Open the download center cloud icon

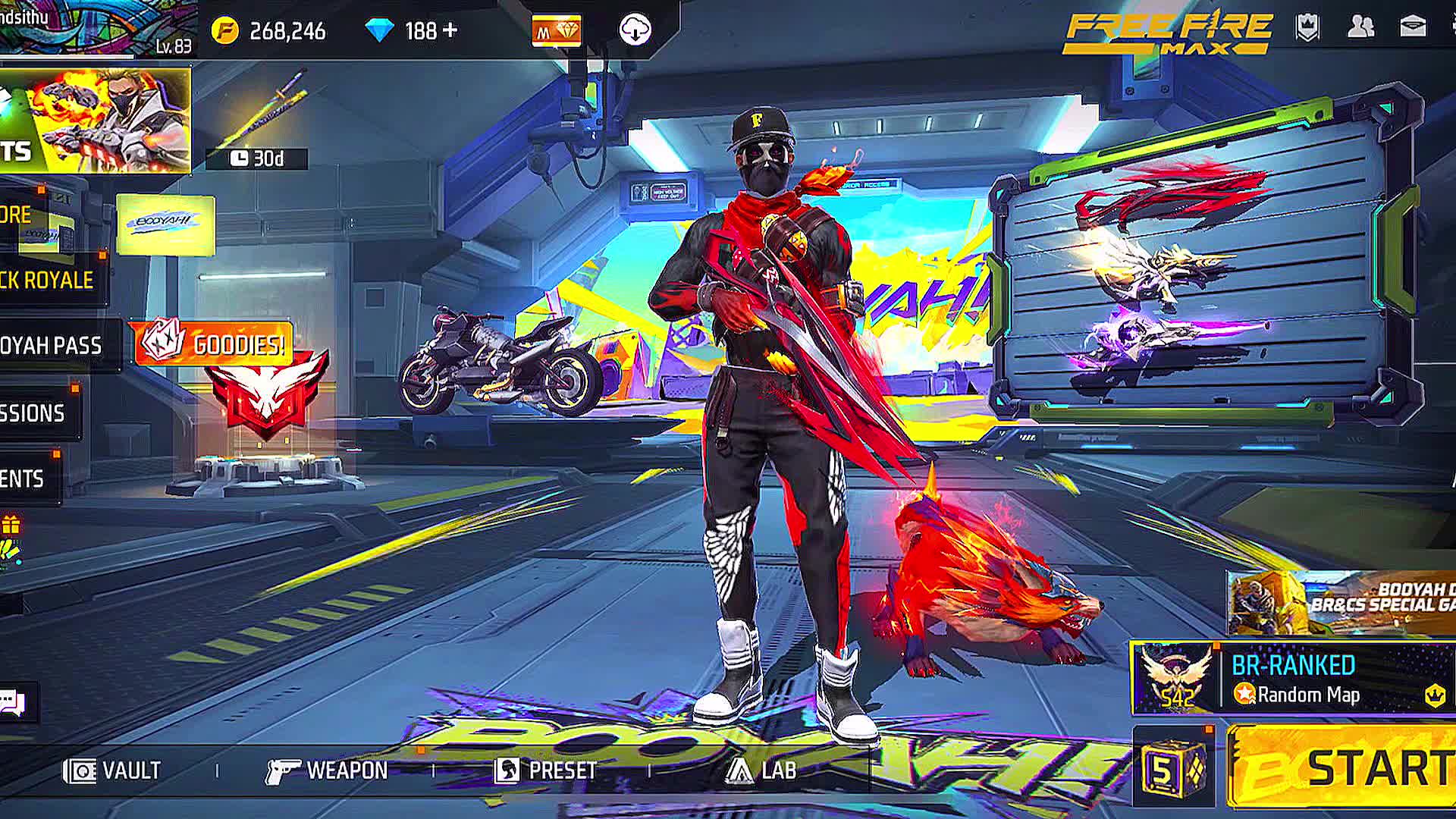(635, 30)
